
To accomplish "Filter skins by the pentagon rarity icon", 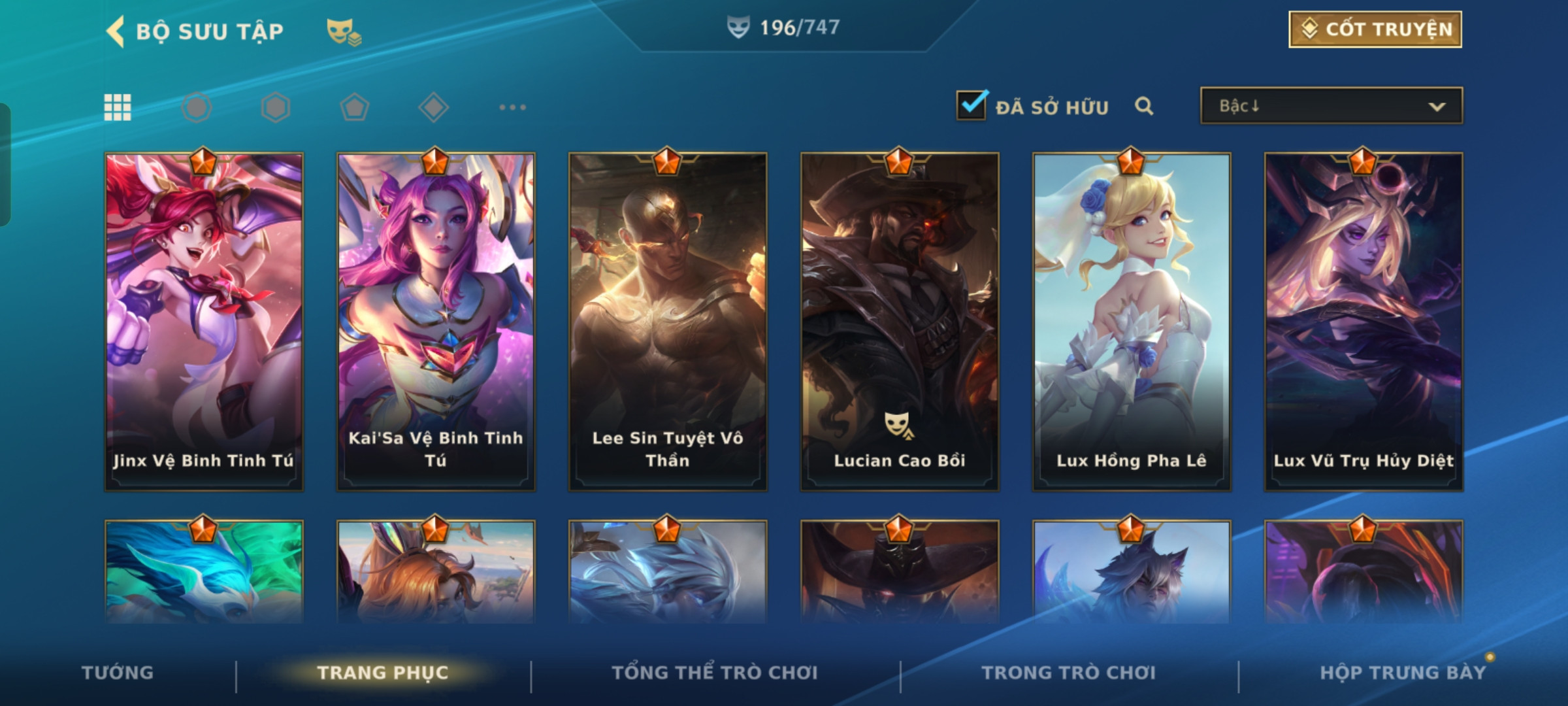I will pyautogui.click(x=354, y=107).
